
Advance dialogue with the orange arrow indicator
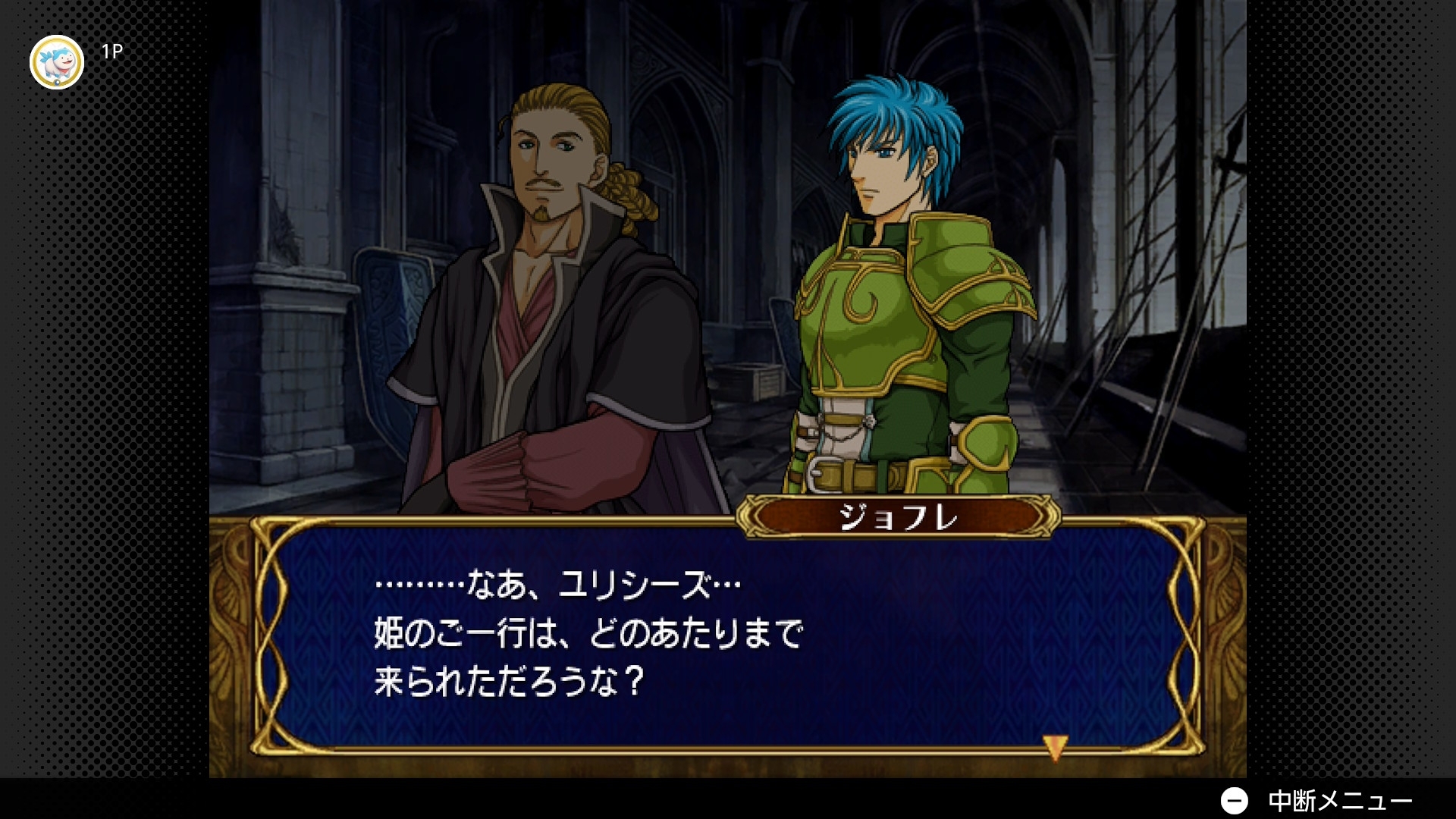1055,747
